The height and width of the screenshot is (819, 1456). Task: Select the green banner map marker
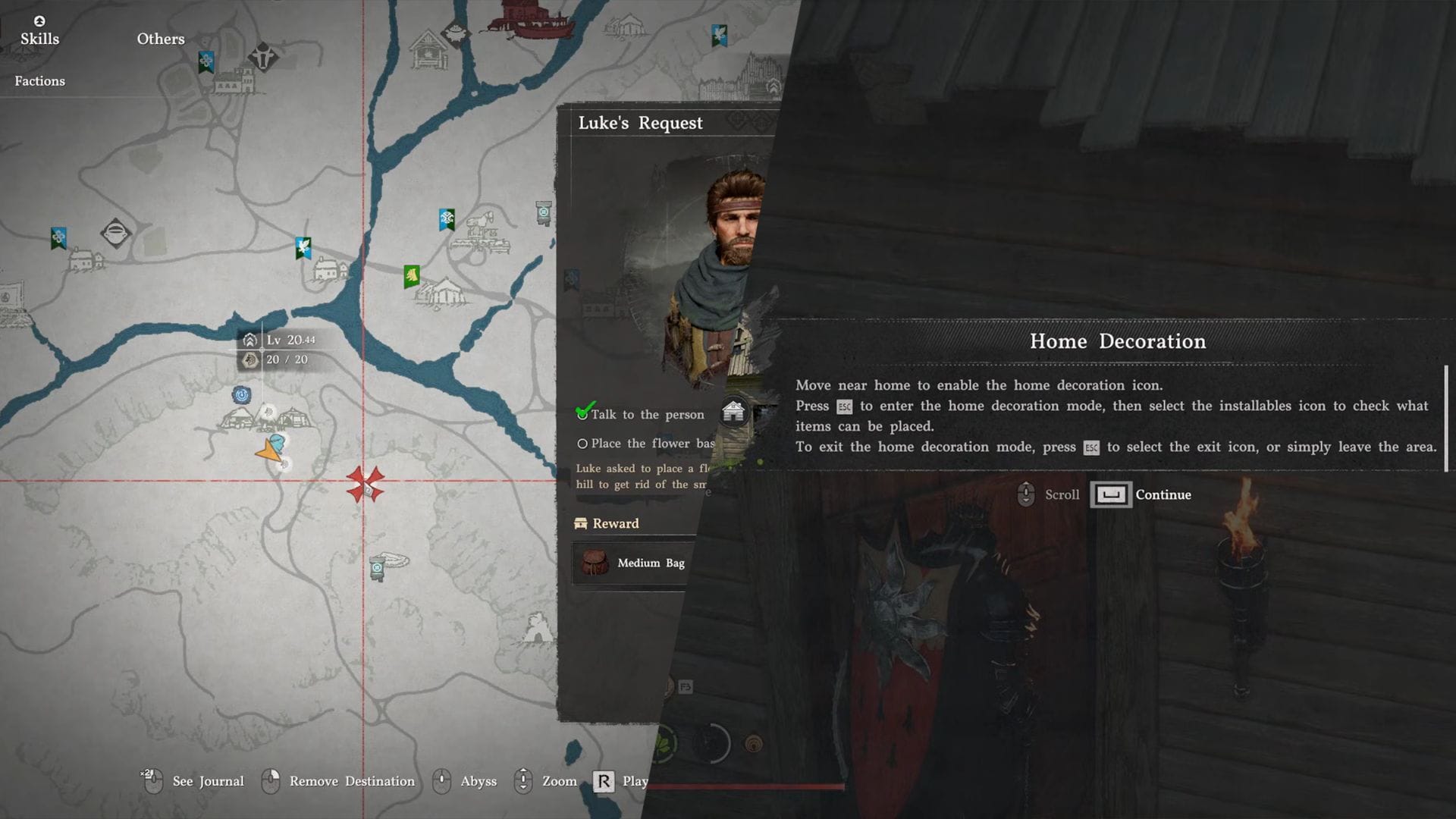click(x=412, y=275)
